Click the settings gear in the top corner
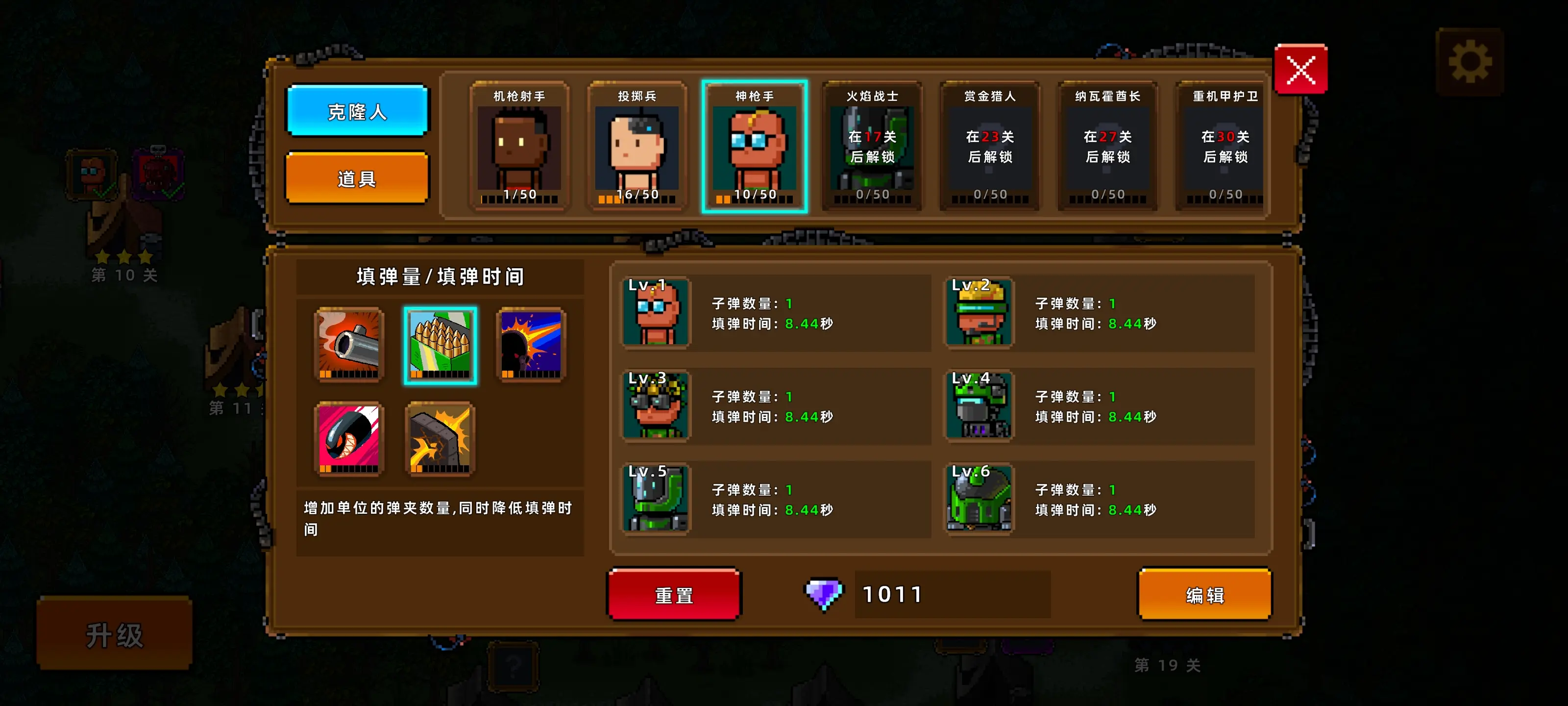 1470,60
